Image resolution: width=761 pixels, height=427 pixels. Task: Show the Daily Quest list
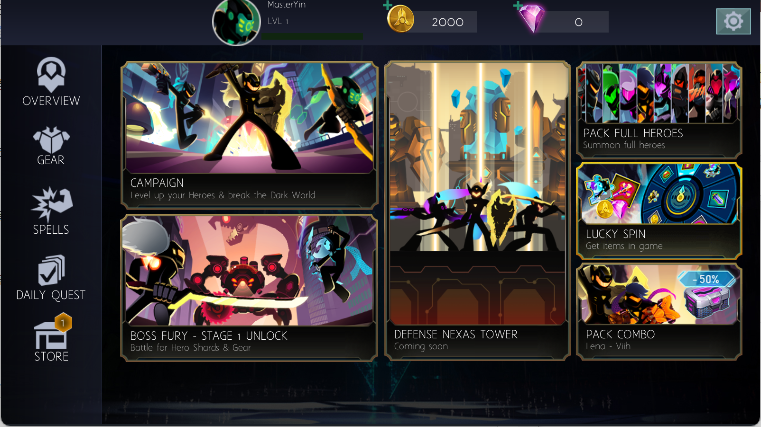(x=50, y=278)
